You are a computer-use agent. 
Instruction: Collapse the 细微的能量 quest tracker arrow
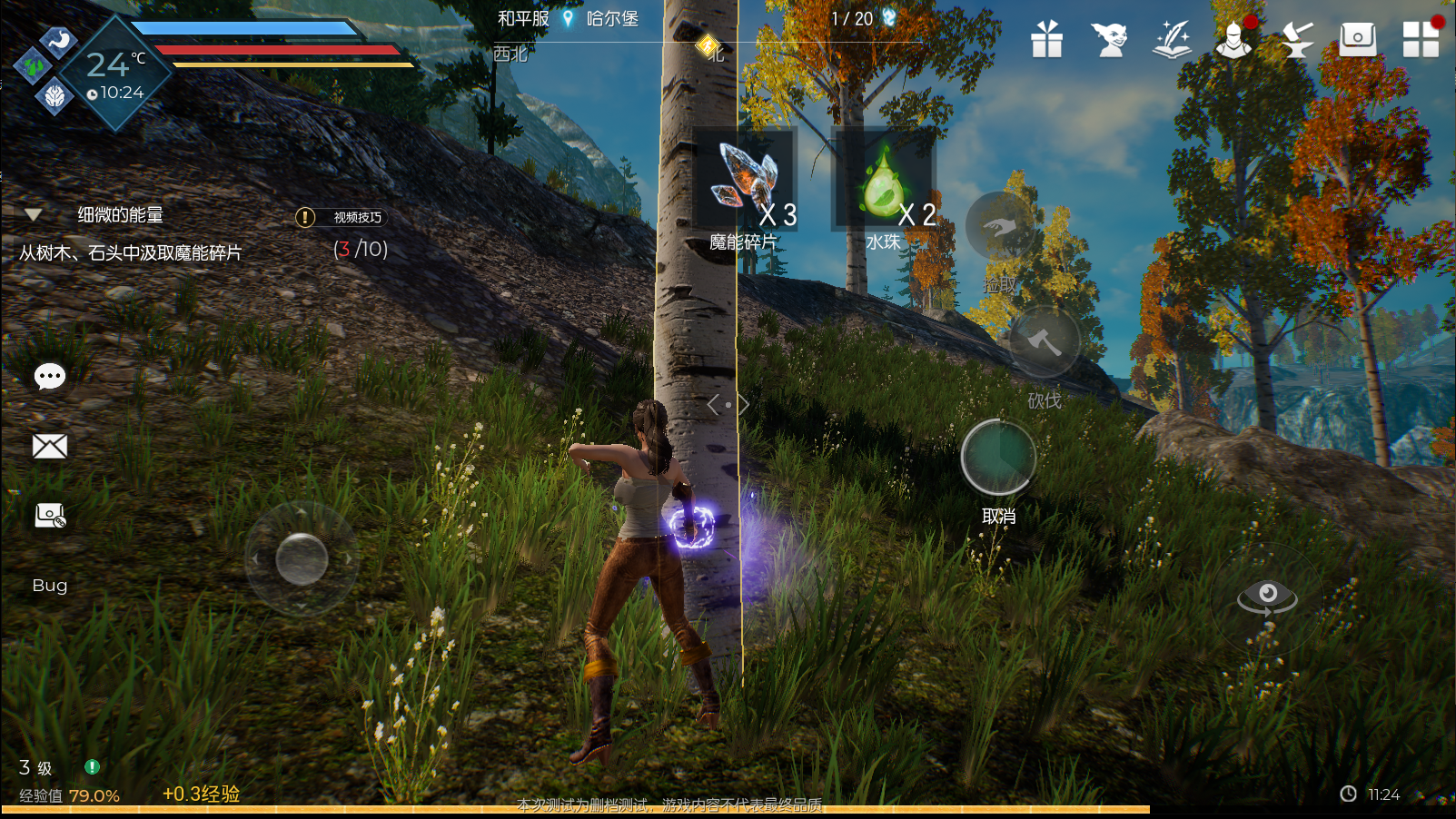34,215
